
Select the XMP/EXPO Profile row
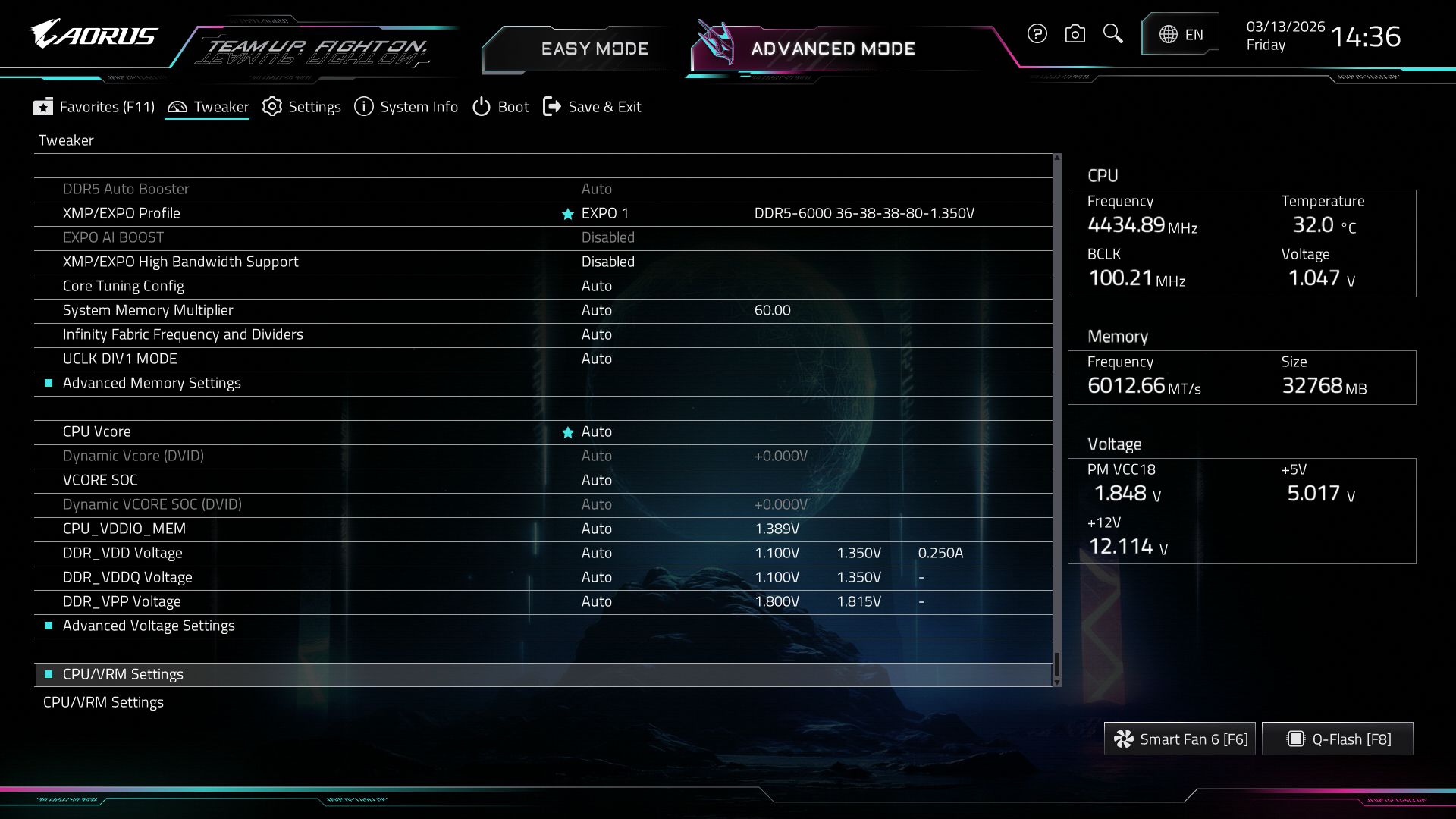(121, 213)
